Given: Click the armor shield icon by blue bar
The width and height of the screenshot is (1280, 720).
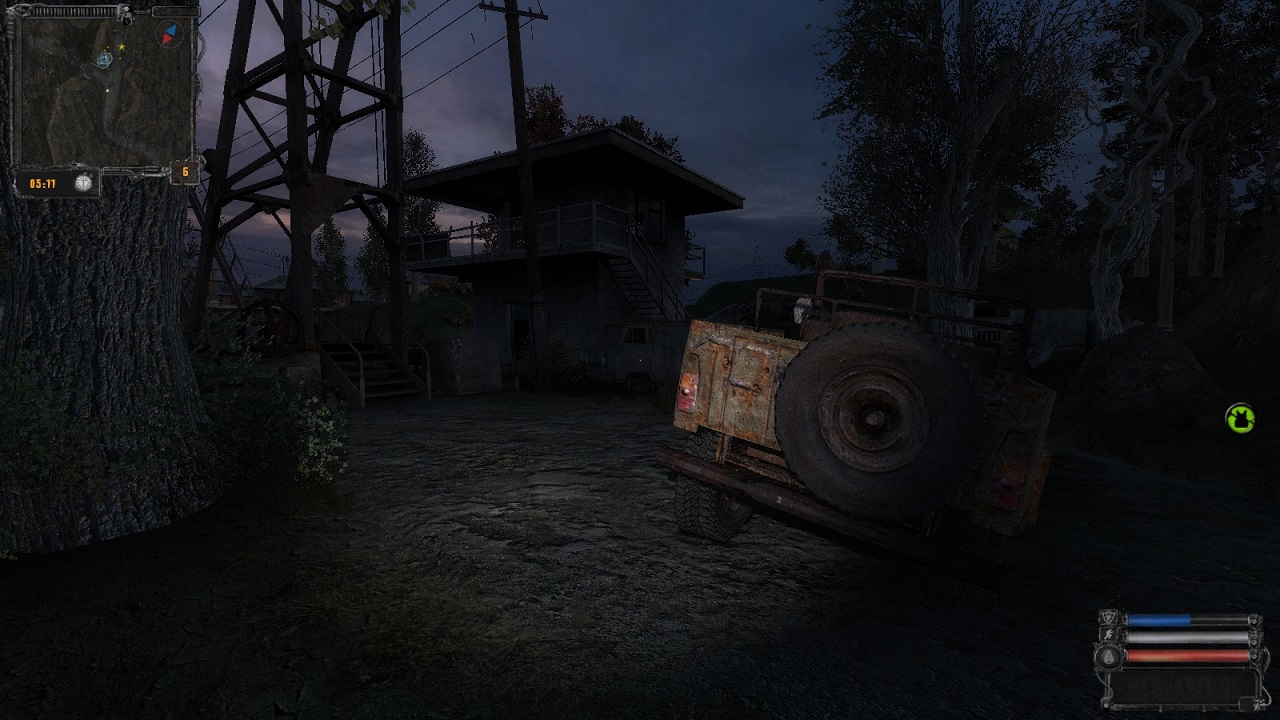Looking at the screenshot, I should 1109,619.
